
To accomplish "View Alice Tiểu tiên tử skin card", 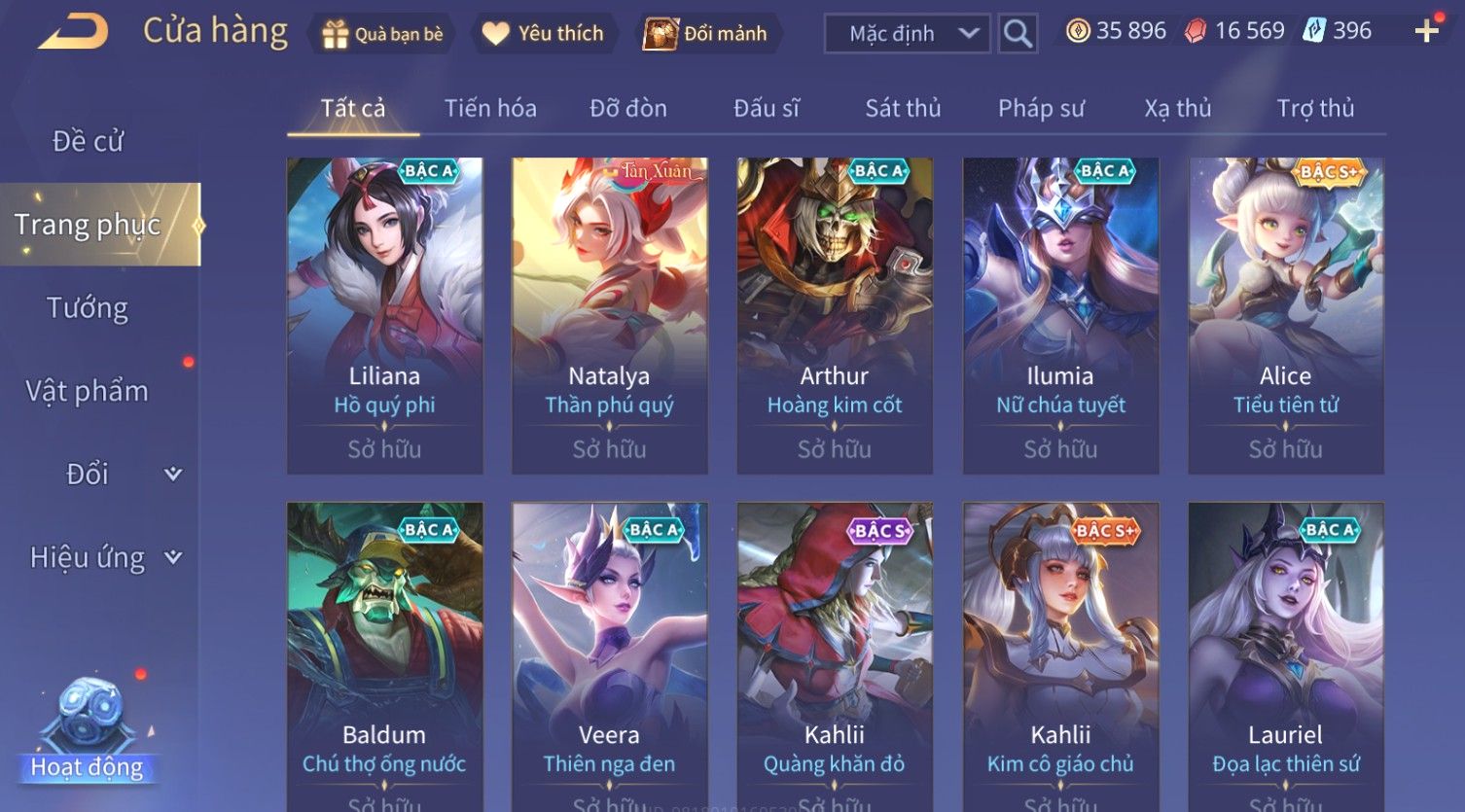I will click(x=1285, y=316).
